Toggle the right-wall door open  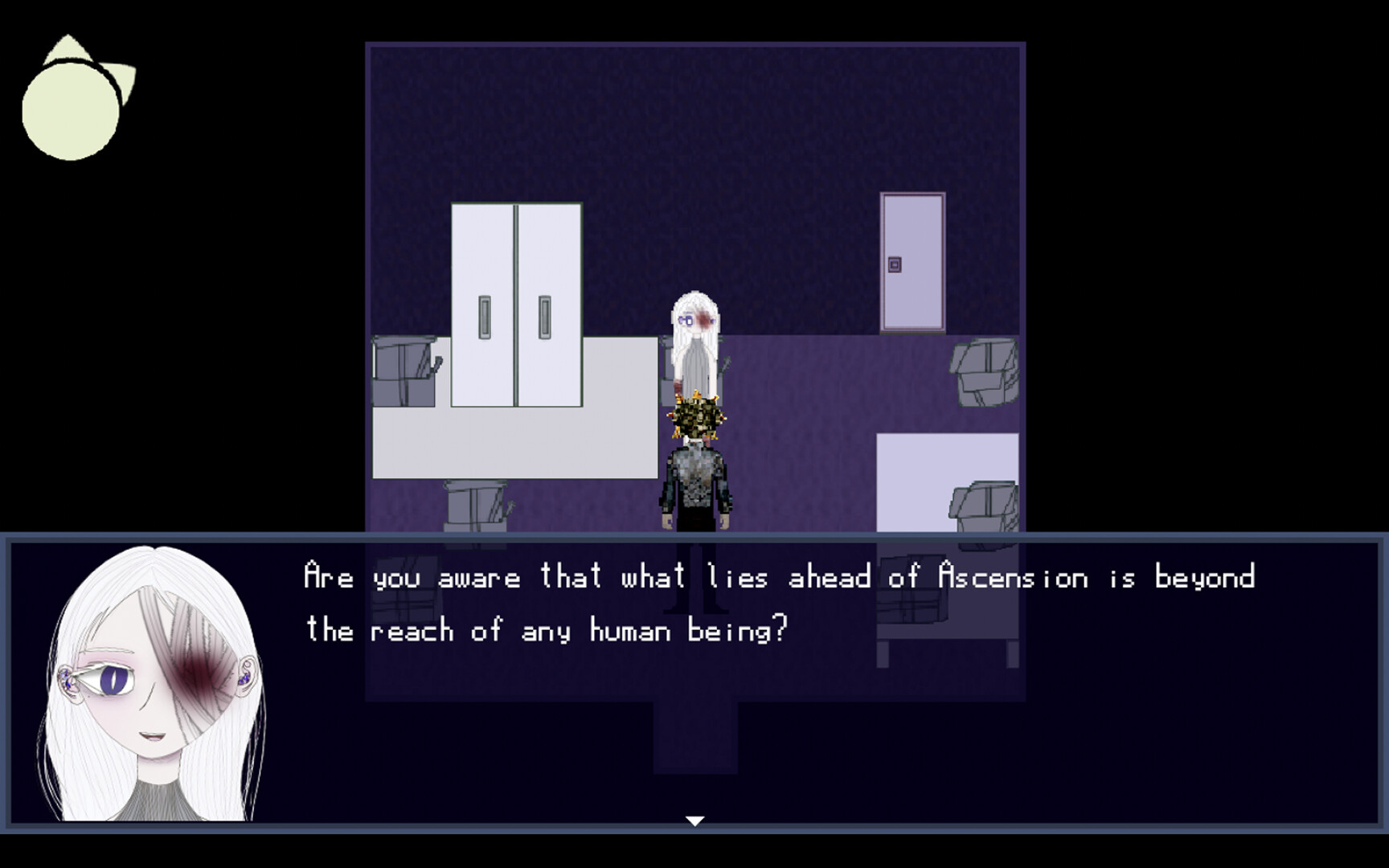point(912,261)
